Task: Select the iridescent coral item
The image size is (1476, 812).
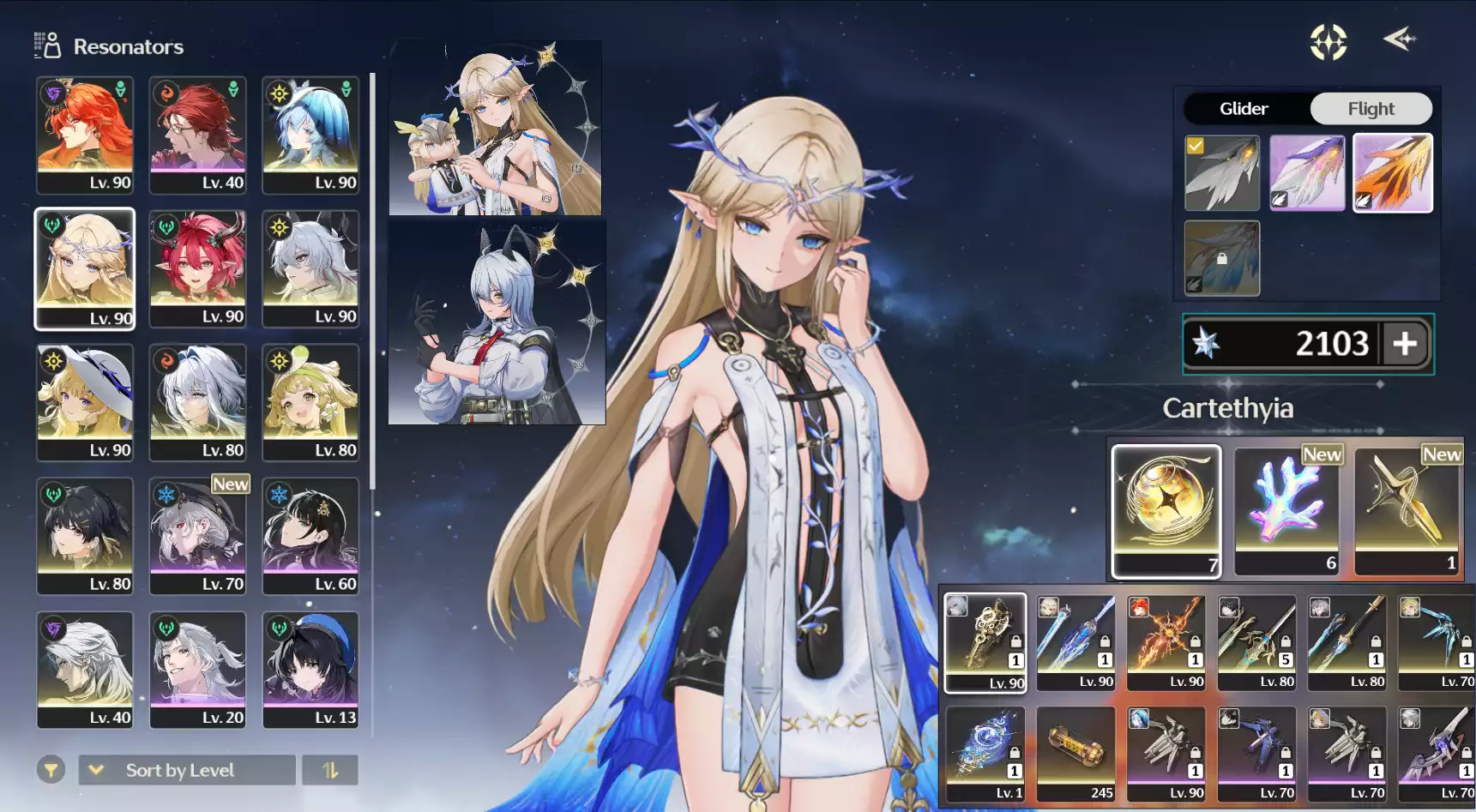Action: point(1286,510)
